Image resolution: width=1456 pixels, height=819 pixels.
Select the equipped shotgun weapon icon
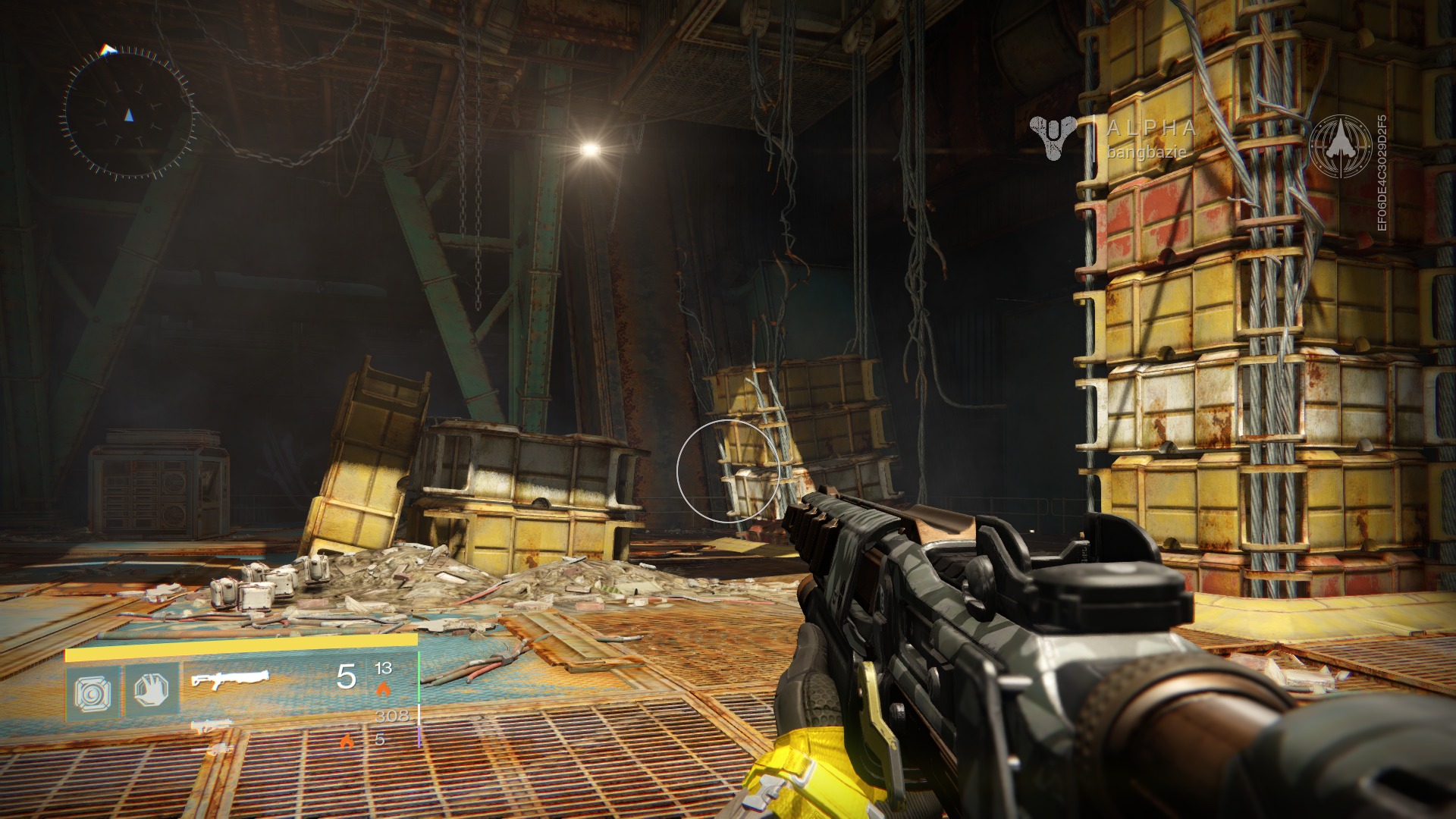pos(230,677)
